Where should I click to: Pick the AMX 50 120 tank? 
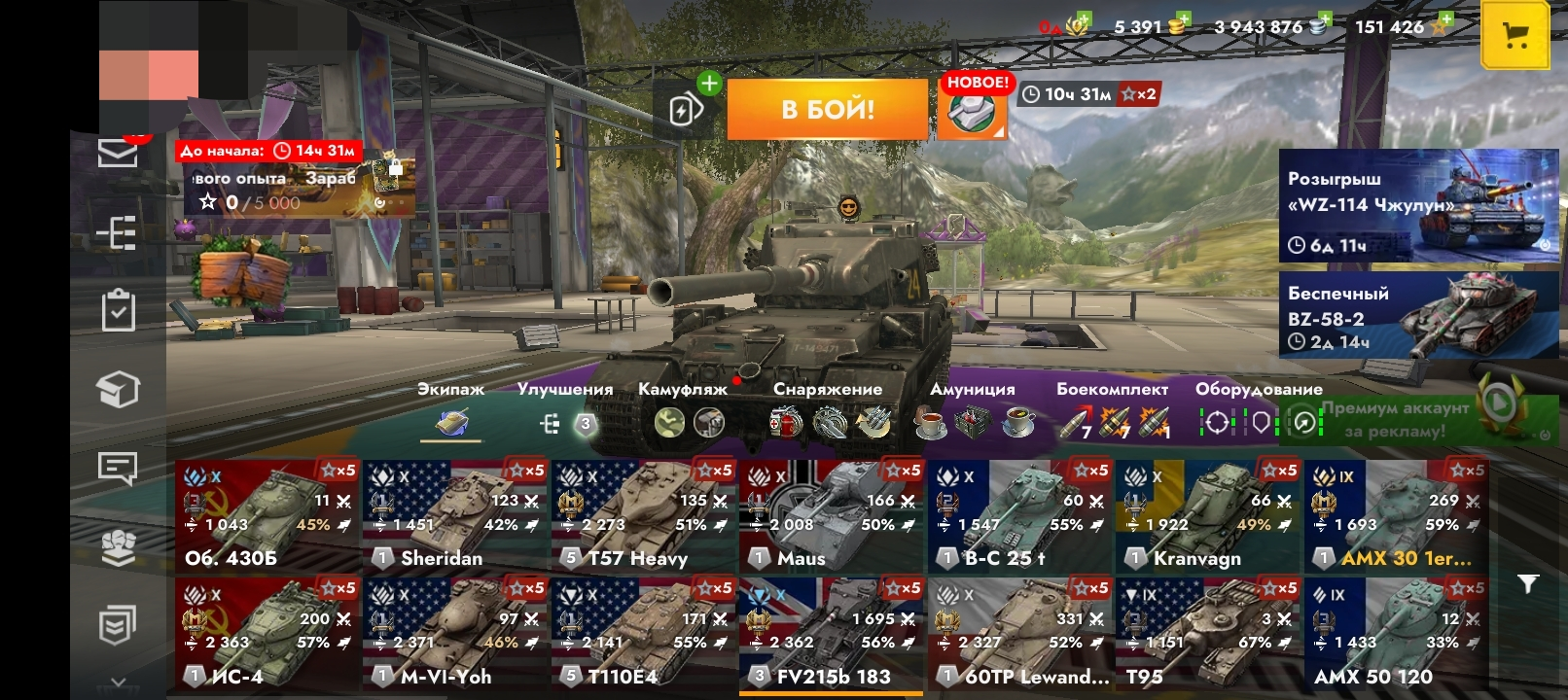1396,634
